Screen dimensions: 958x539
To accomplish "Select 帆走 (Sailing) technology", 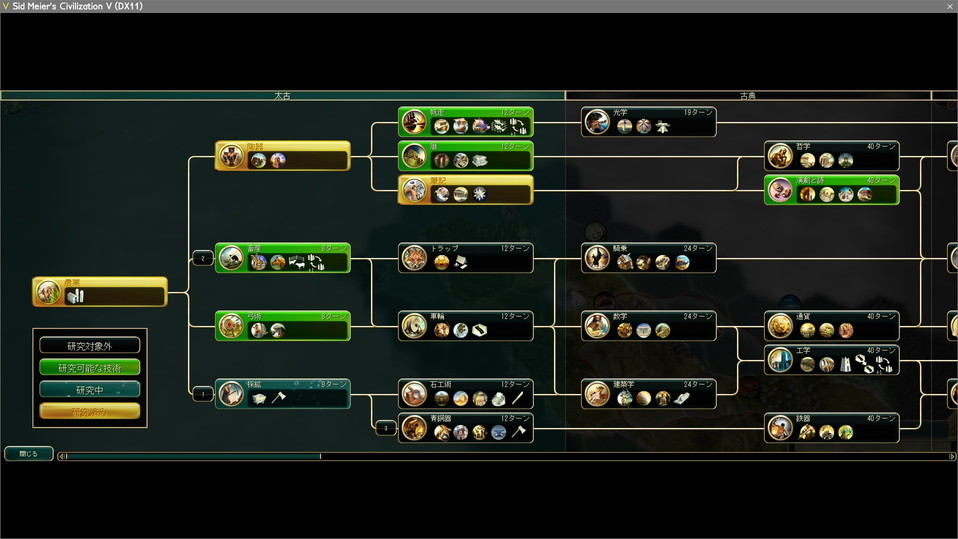I will pyautogui.click(x=466, y=122).
